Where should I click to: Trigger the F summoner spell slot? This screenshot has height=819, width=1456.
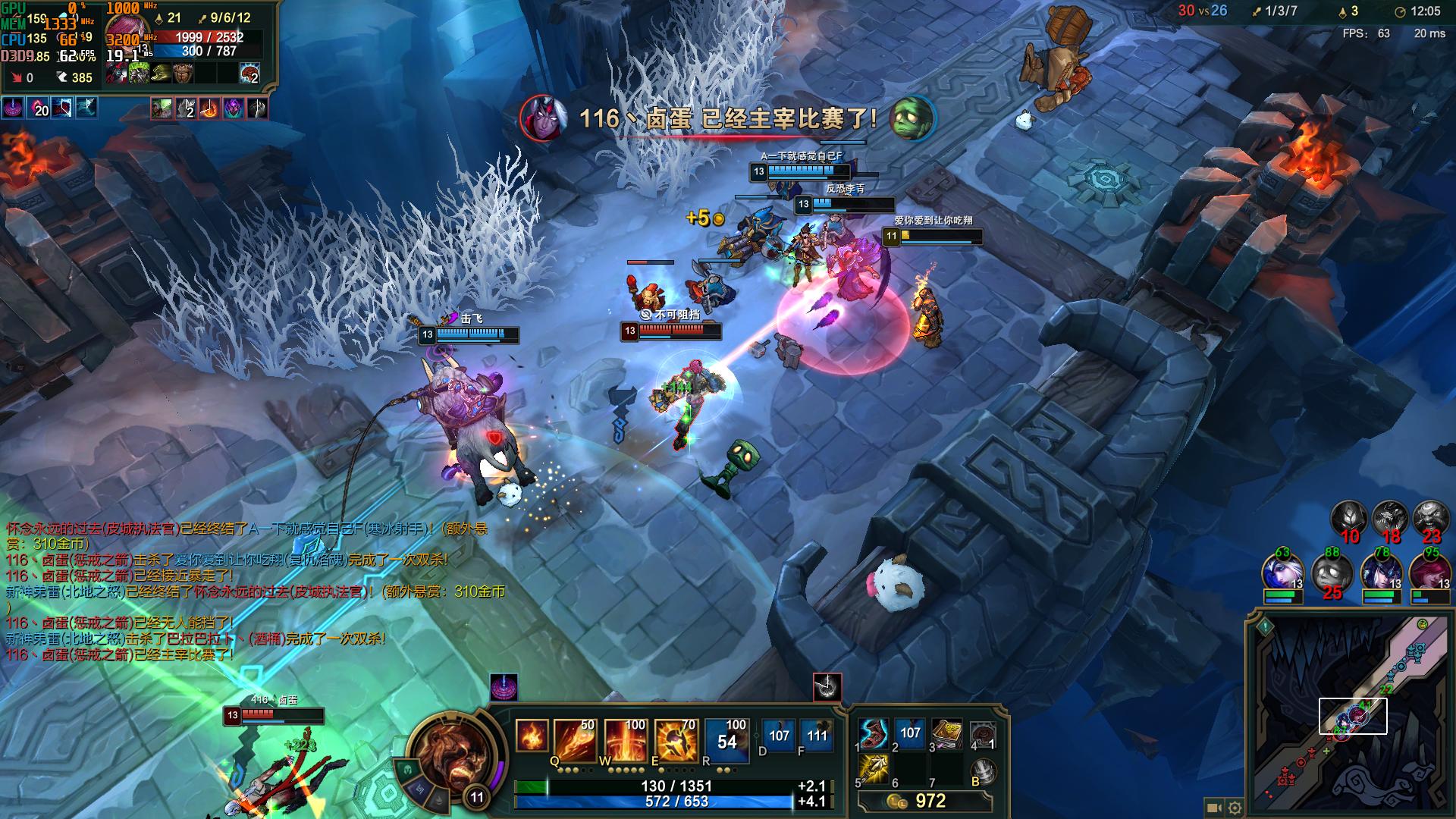817,735
